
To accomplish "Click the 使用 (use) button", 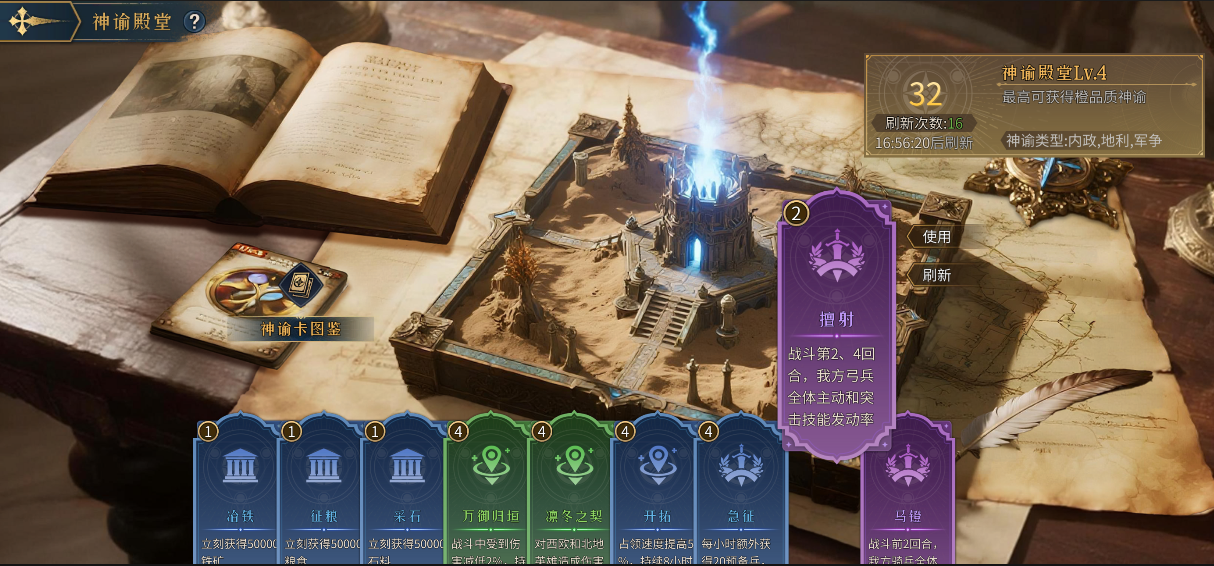I will [937, 237].
